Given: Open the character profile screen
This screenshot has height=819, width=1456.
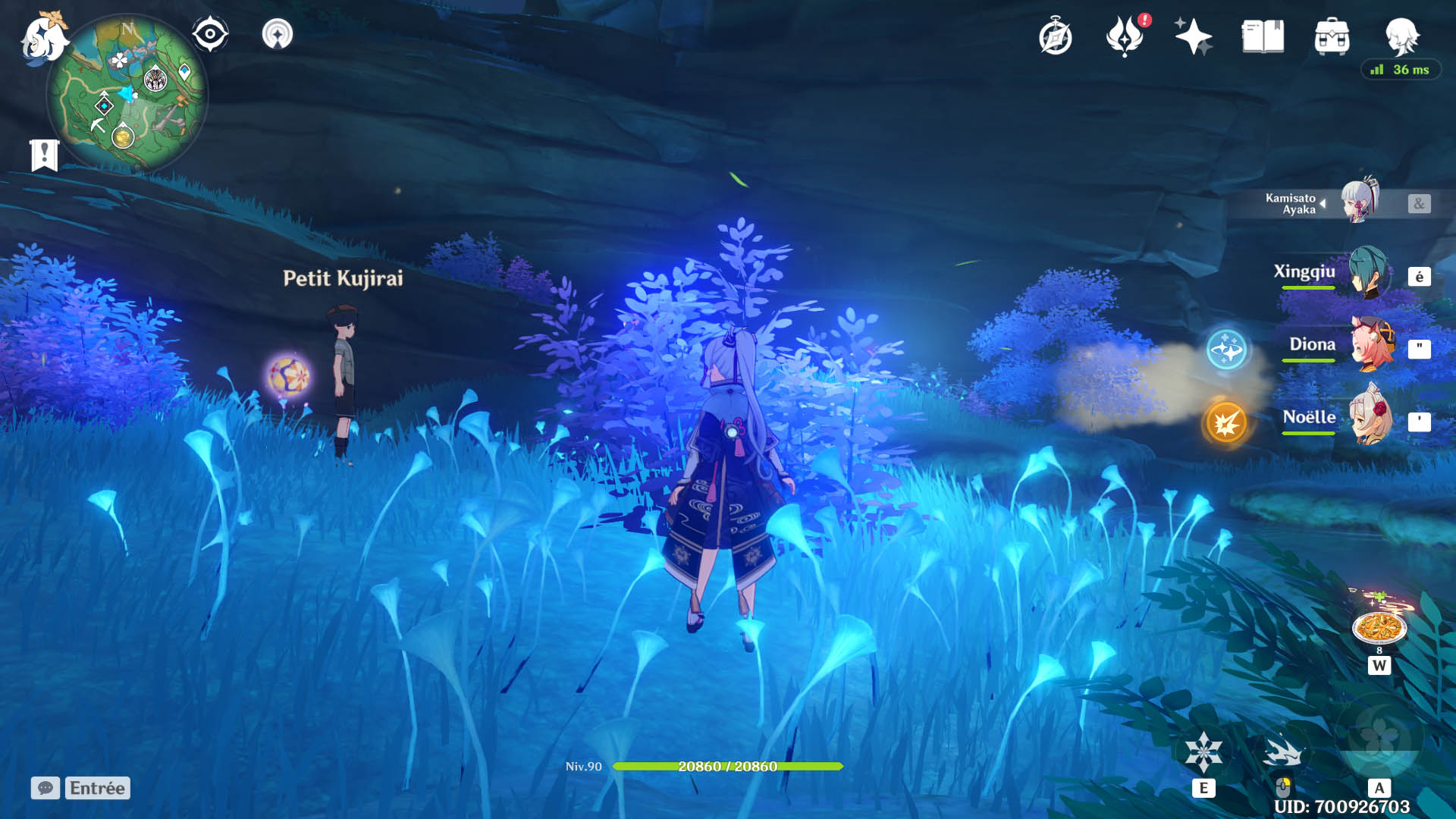Looking at the screenshot, I should [1401, 36].
